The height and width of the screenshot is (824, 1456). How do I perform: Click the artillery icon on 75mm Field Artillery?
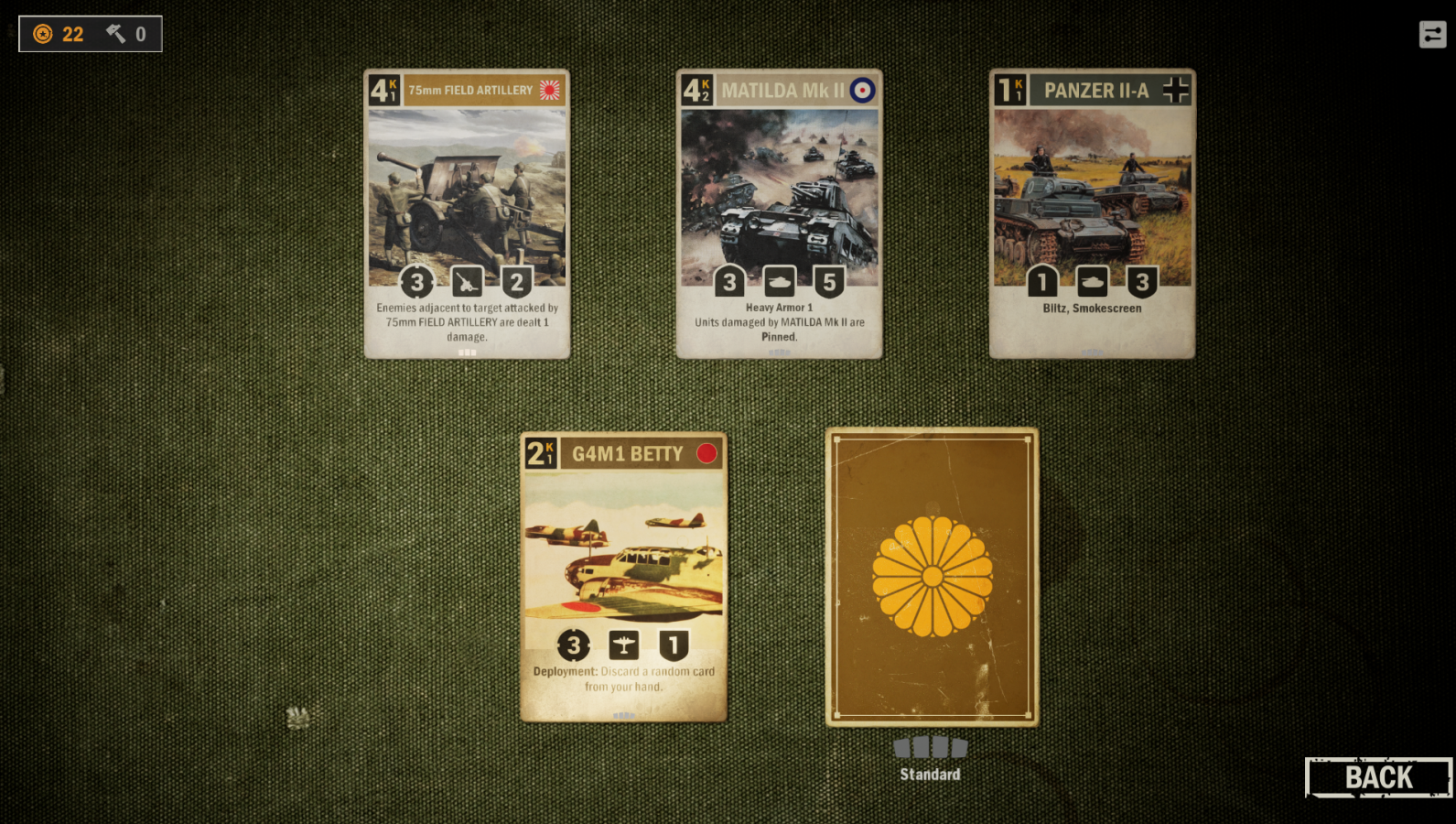[468, 282]
